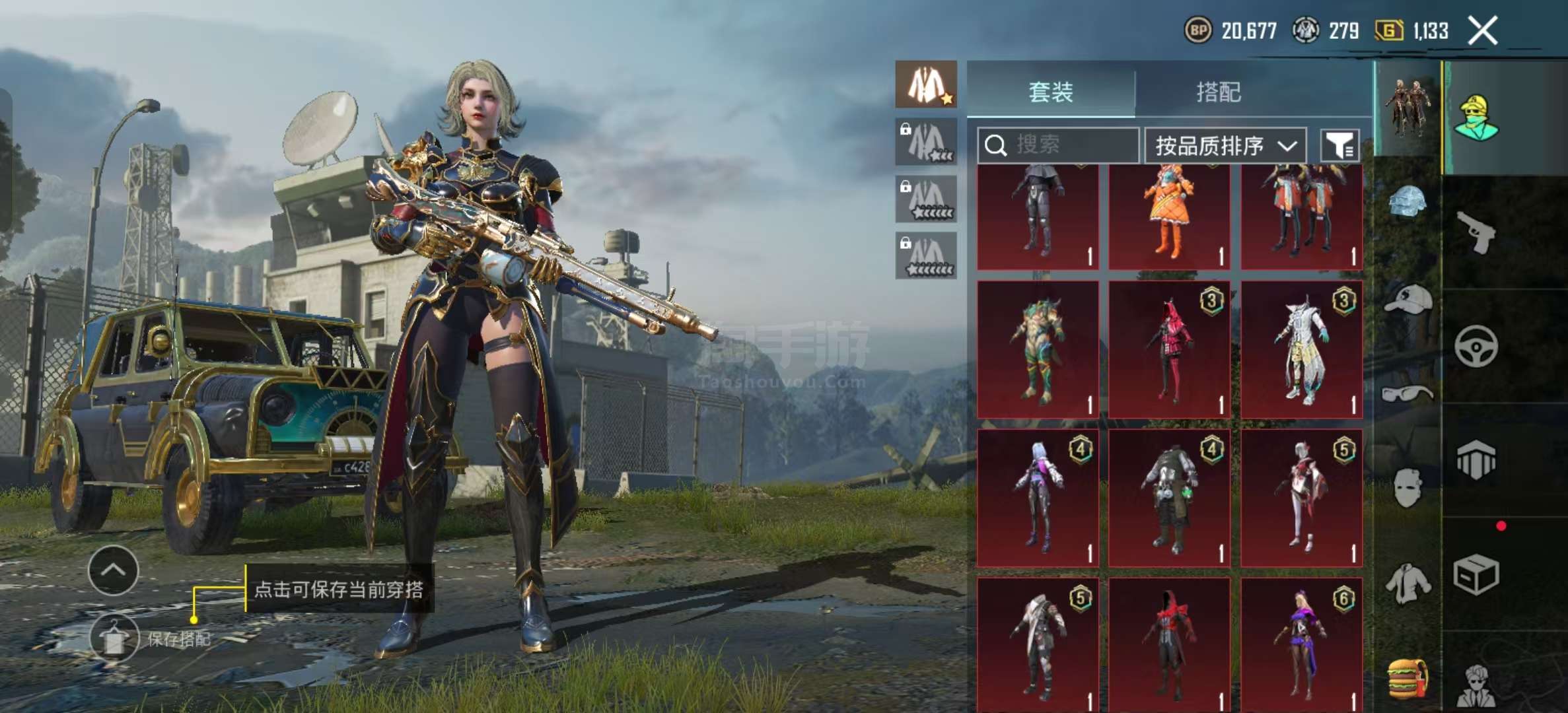Select the face mask category icon
This screenshot has height=713, width=1568.
[x=1408, y=487]
